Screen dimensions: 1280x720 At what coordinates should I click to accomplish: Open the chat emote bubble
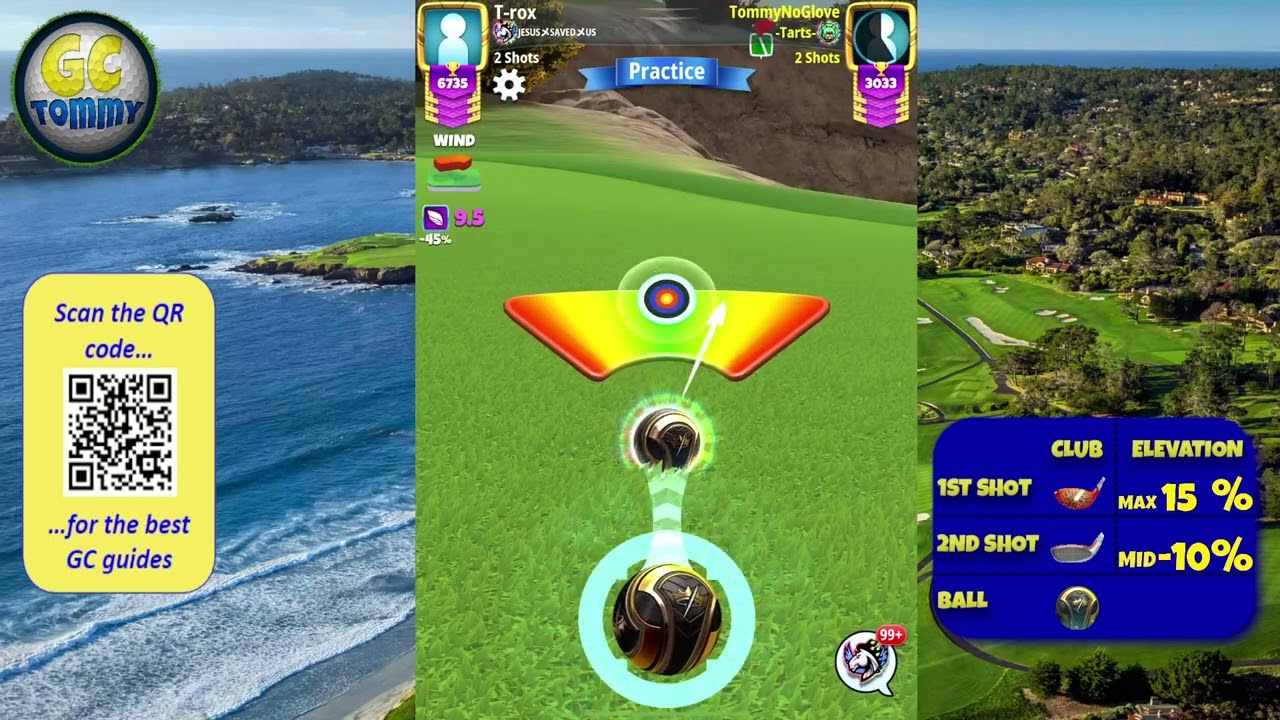click(866, 661)
